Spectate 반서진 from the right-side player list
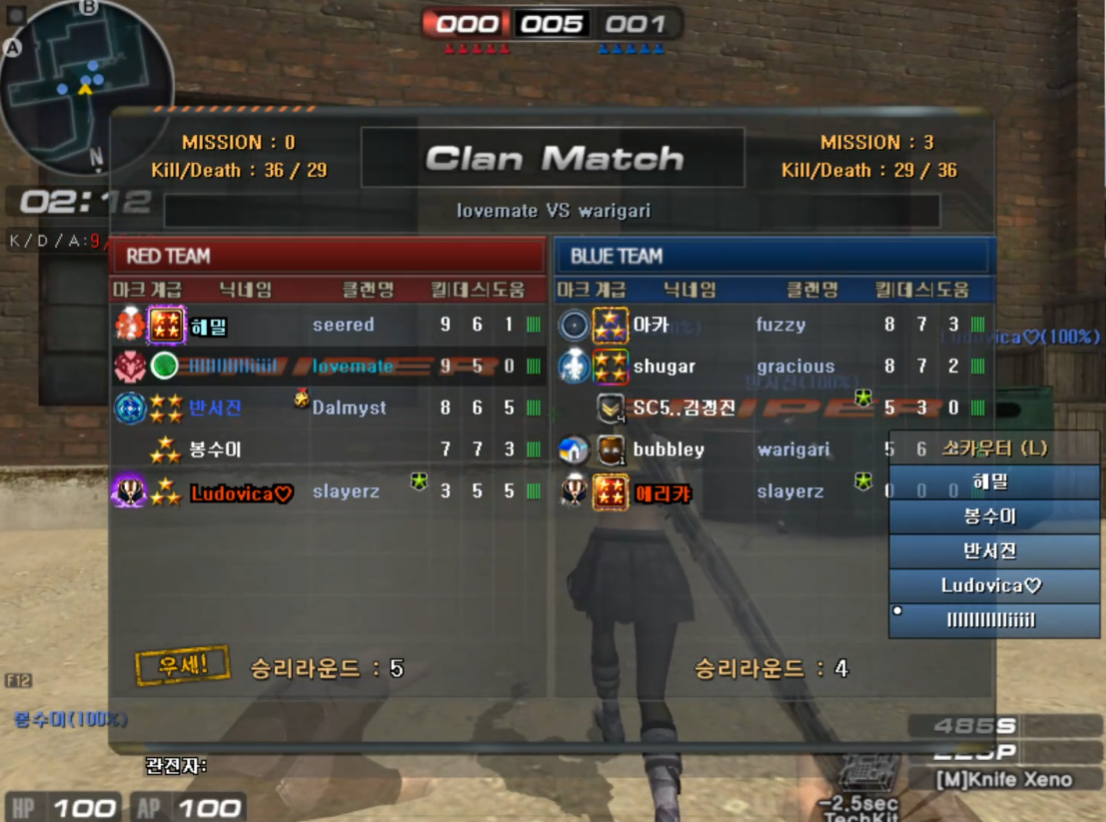Screen dimensions: 1106x822 pos(993,551)
